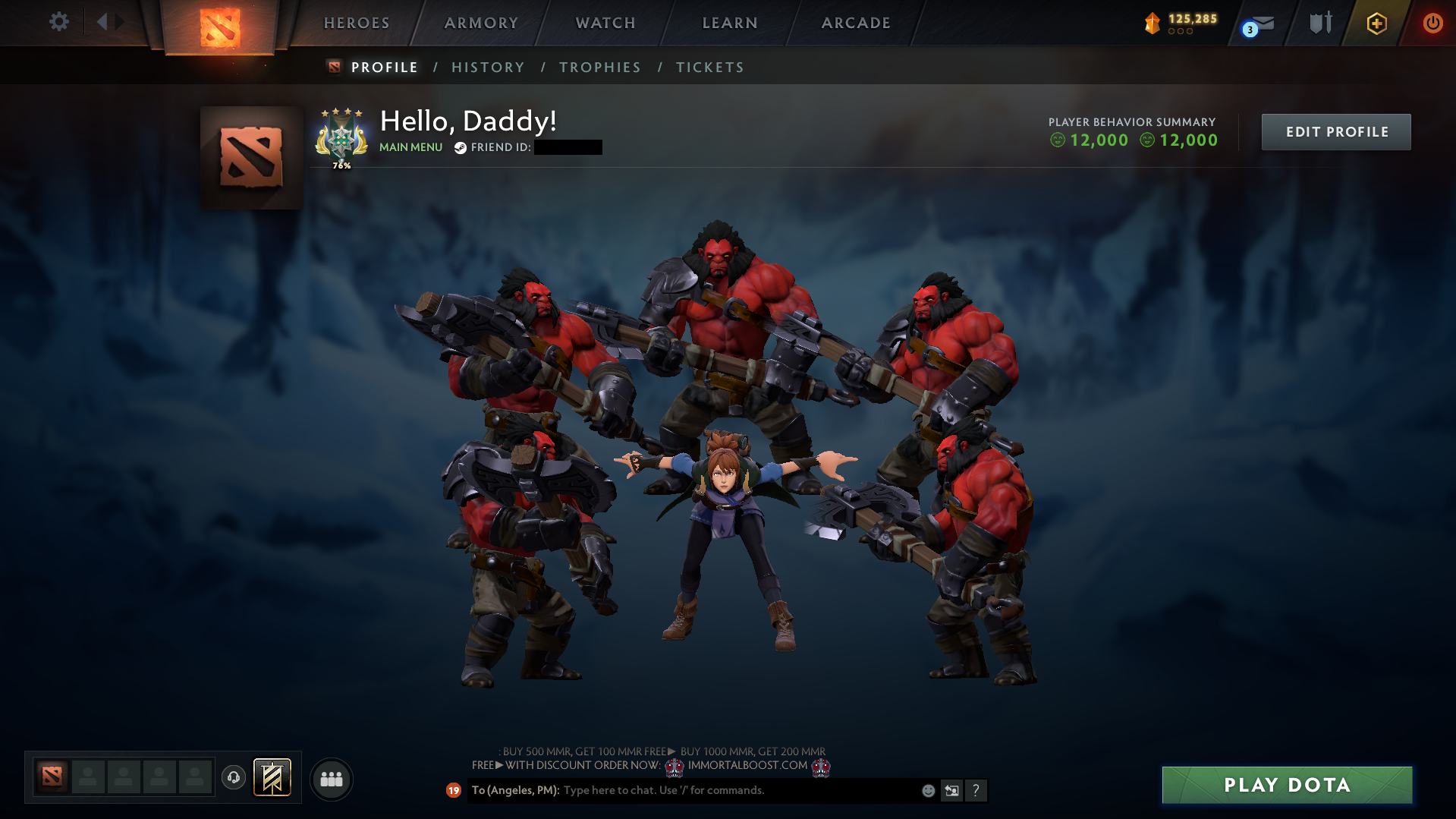Switch to the HISTORY tab
The image size is (1456, 819).
point(488,67)
